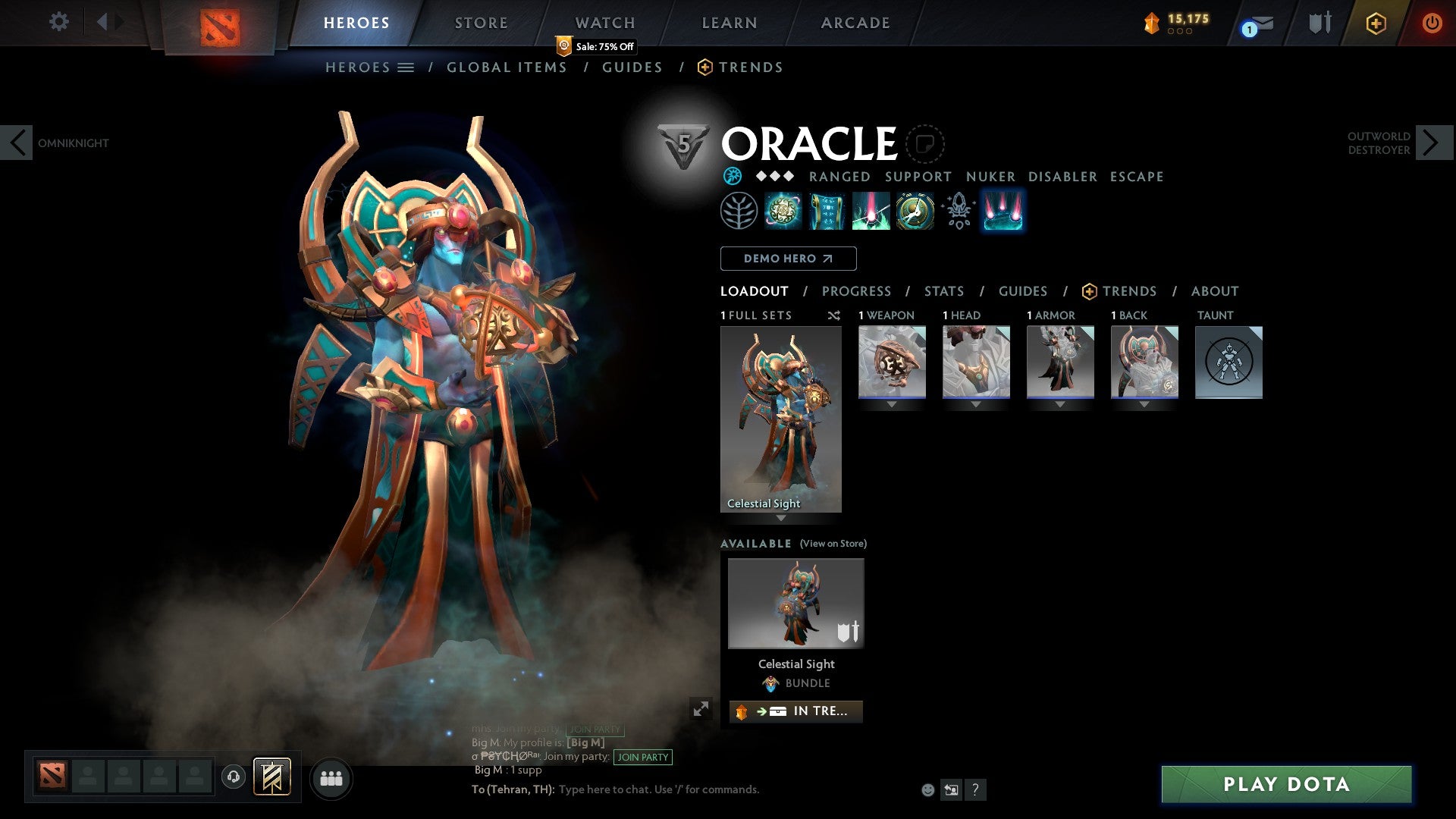Open the hero comment bubble next to Oracle

point(925,144)
